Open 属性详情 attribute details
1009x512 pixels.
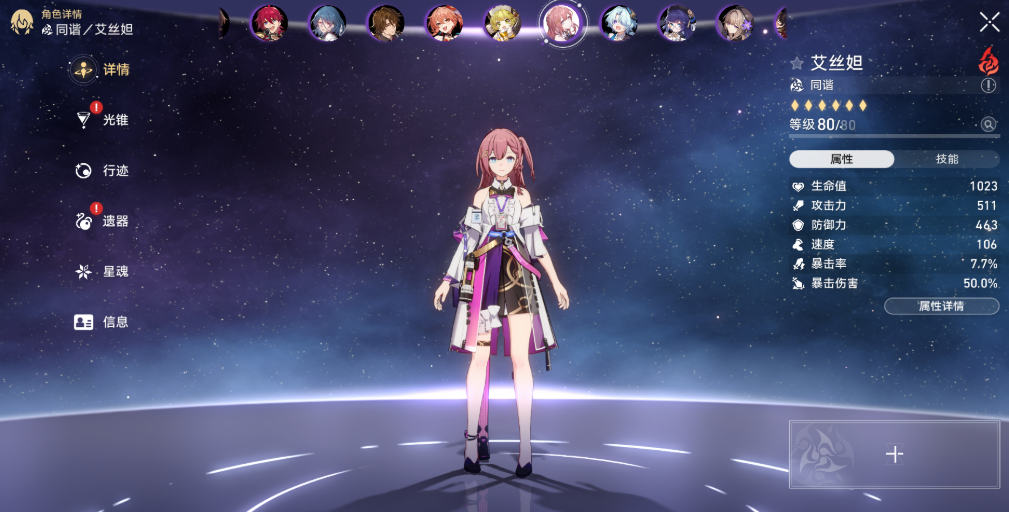coord(941,306)
